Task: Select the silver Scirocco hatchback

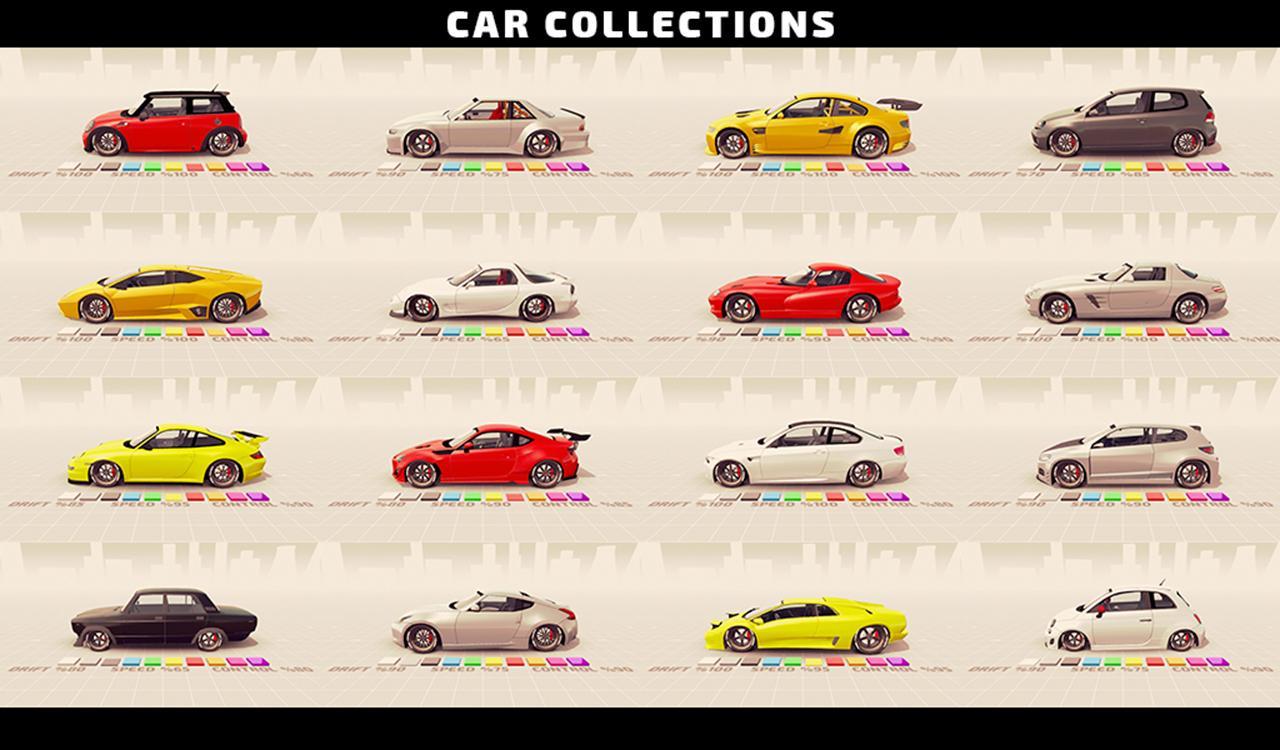Action: click(1130, 455)
